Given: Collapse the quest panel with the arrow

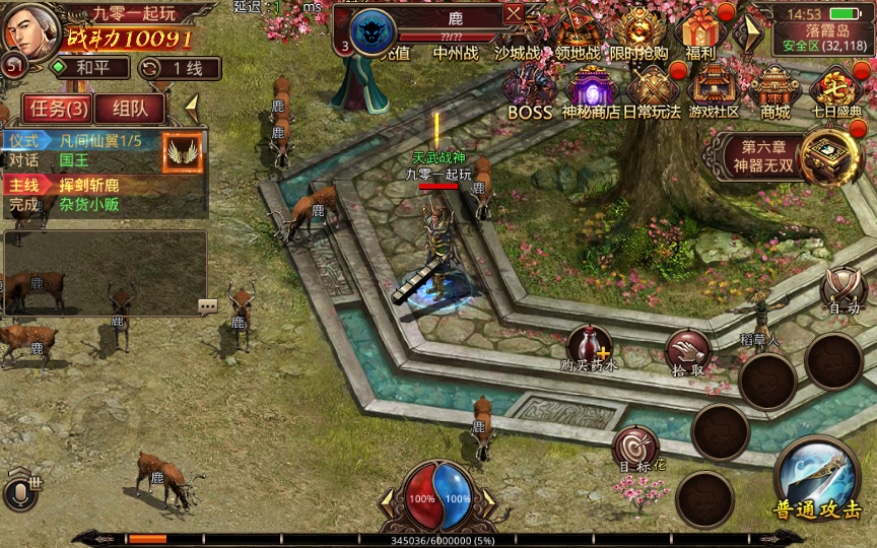Looking at the screenshot, I should click(x=192, y=104).
